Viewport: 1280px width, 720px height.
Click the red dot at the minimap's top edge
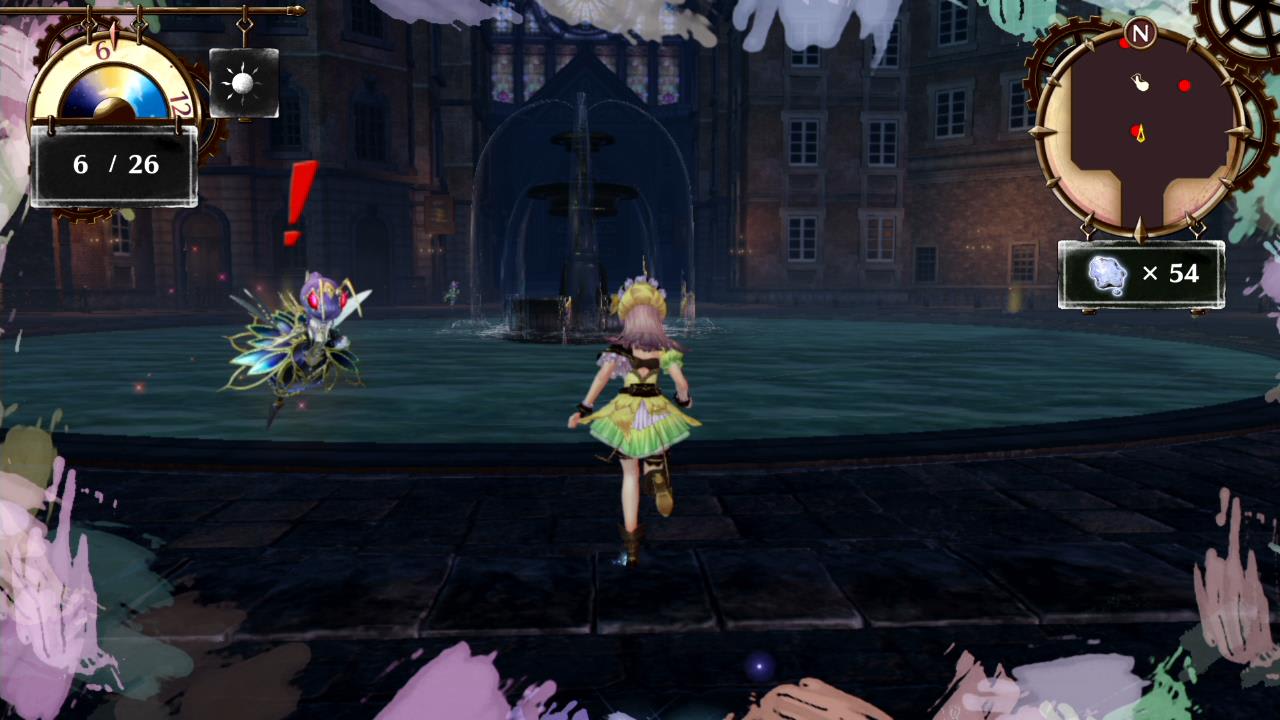(1125, 44)
